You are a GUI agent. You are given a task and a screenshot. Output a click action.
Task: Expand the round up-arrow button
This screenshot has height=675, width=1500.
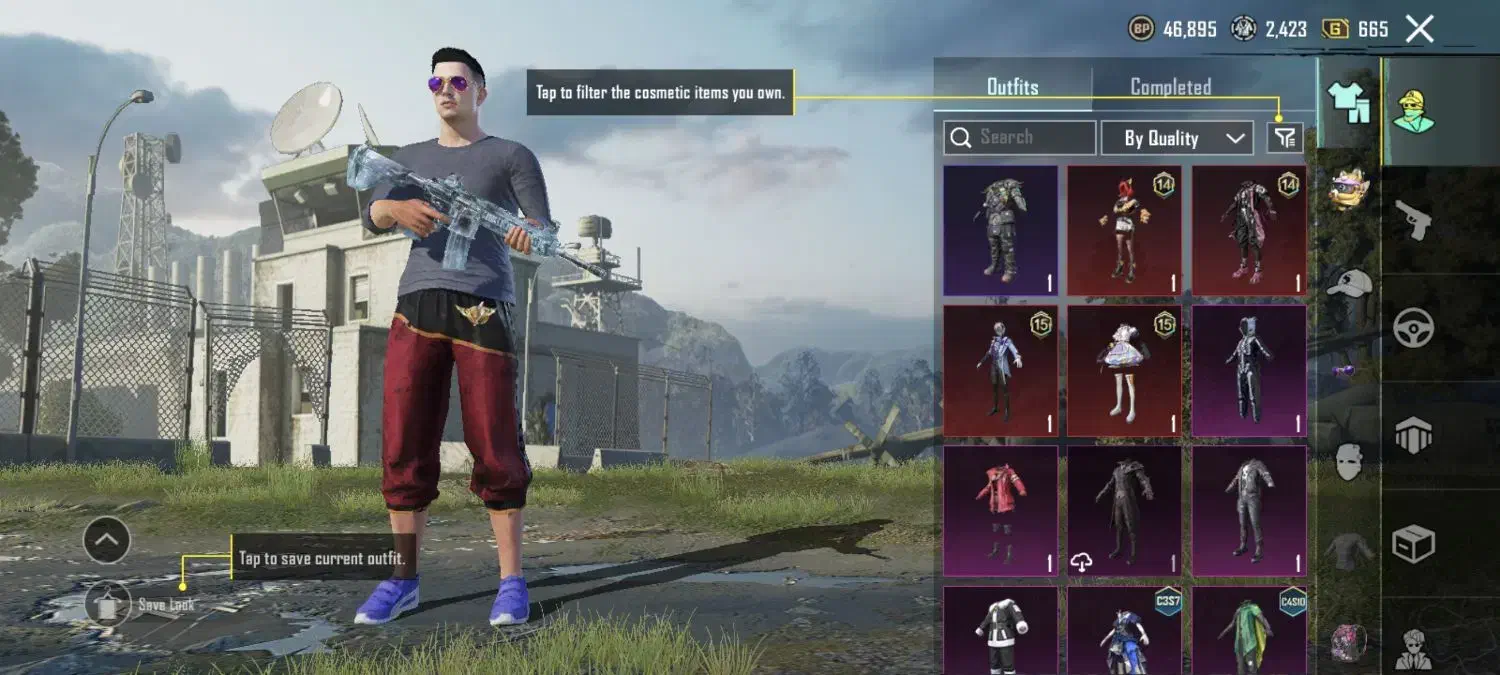pos(107,541)
